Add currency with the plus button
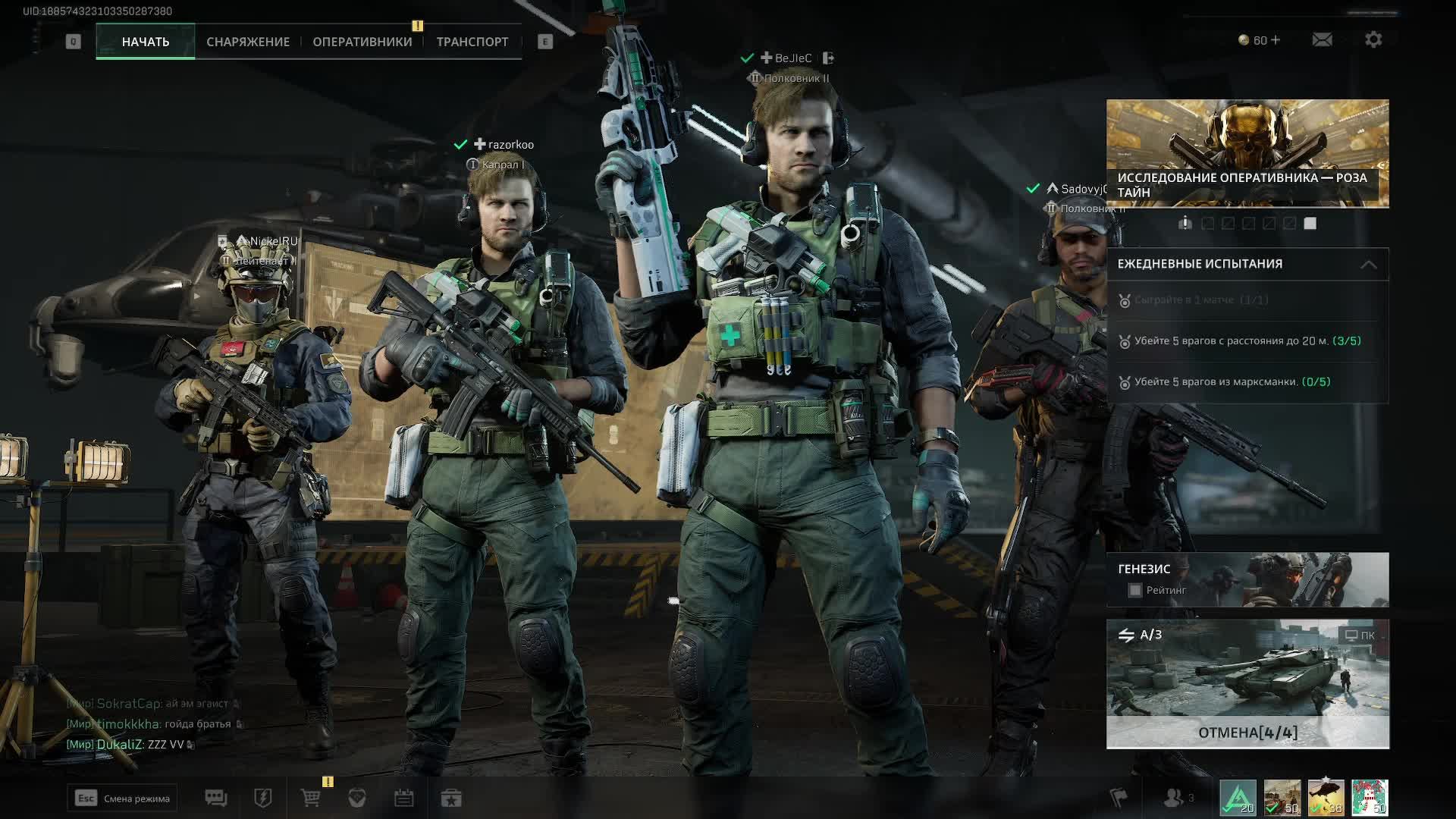1456x819 pixels. pos(1276,39)
